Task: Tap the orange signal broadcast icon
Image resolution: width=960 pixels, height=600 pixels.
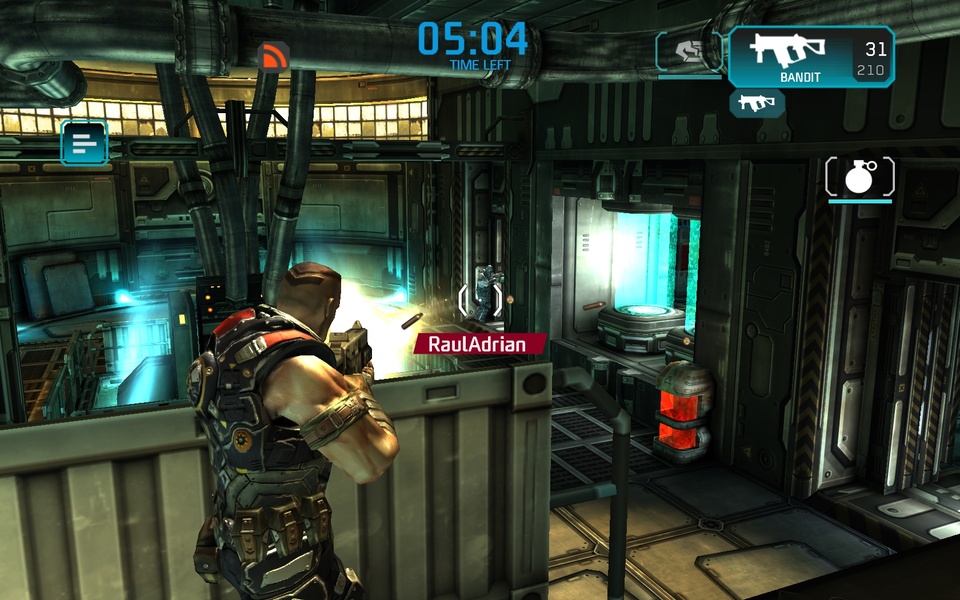Action: point(273,56)
